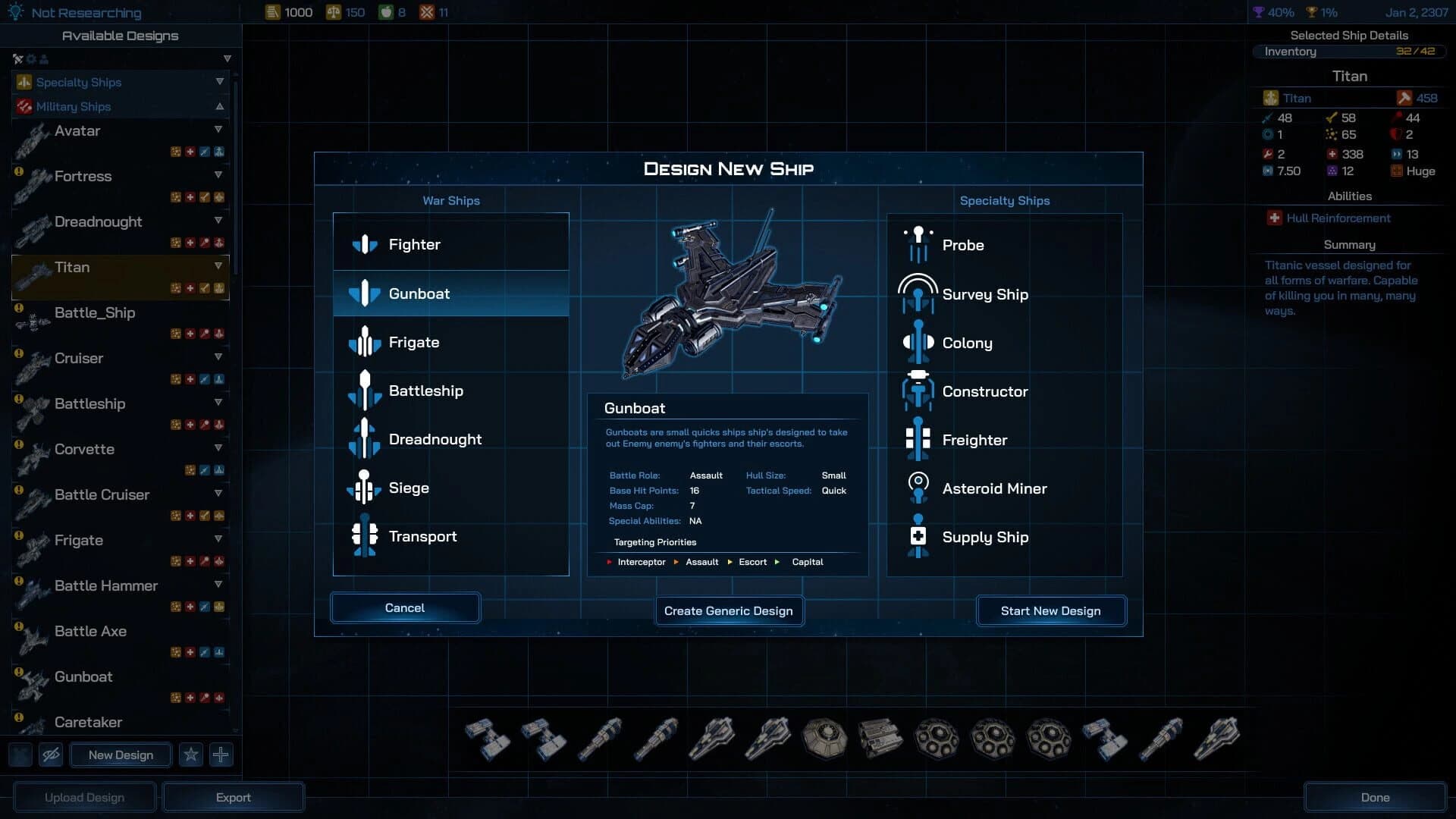Expand the Specialty Ships category
The height and width of the screenshot is (819, 1456).
point(220,82)
